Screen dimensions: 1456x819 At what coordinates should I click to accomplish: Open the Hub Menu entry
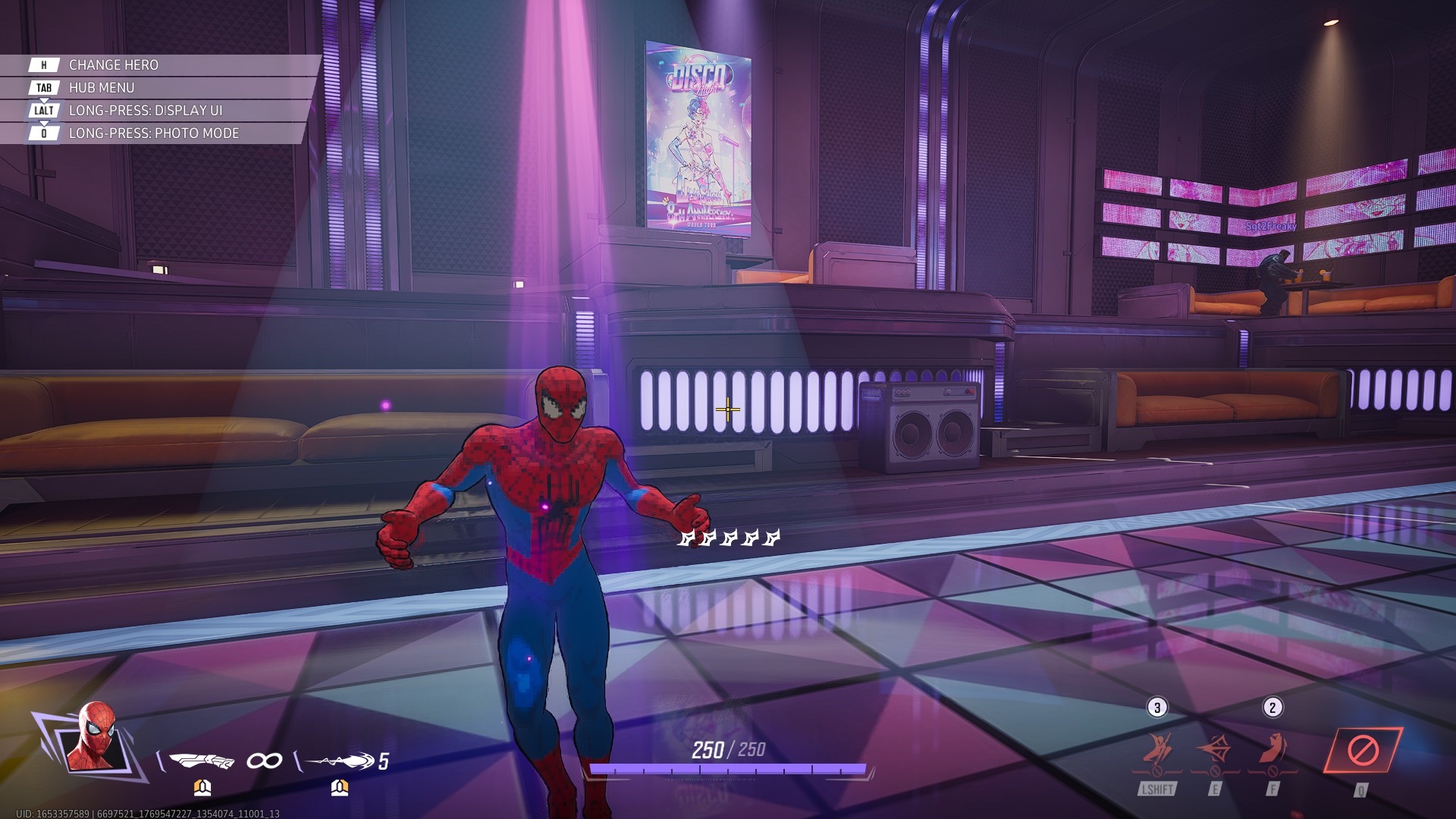102,88
